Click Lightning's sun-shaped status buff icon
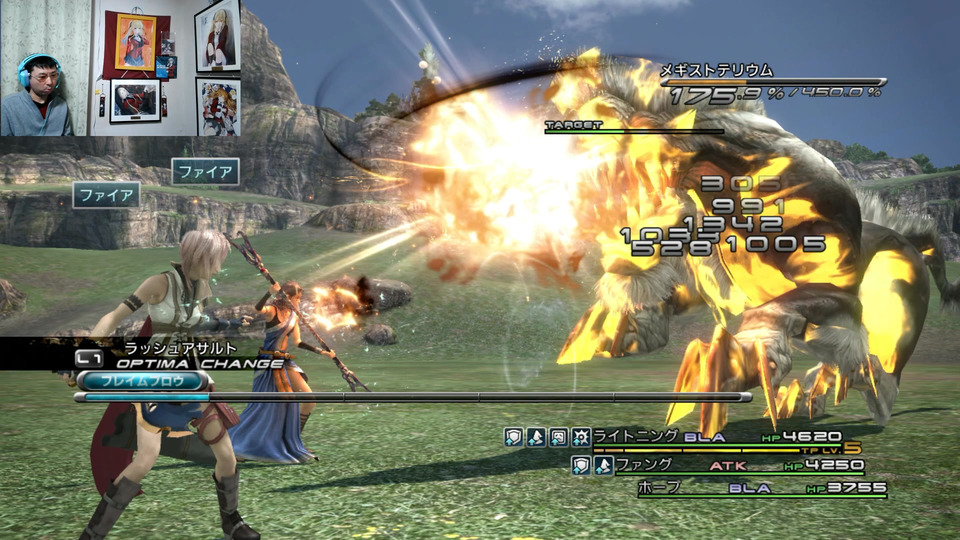960x540 pixels. [578, 437]
